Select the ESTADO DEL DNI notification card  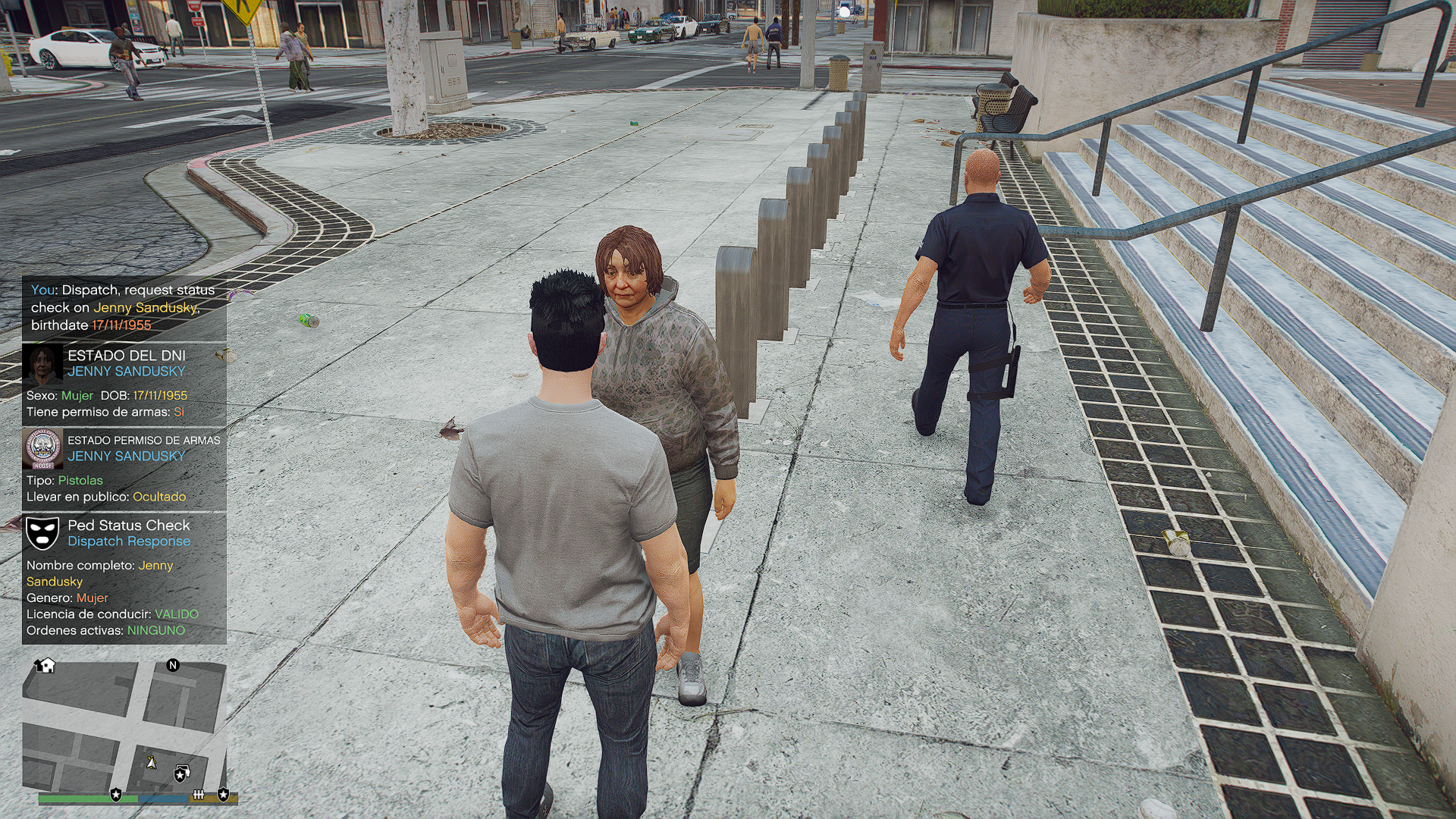[124, 384]
